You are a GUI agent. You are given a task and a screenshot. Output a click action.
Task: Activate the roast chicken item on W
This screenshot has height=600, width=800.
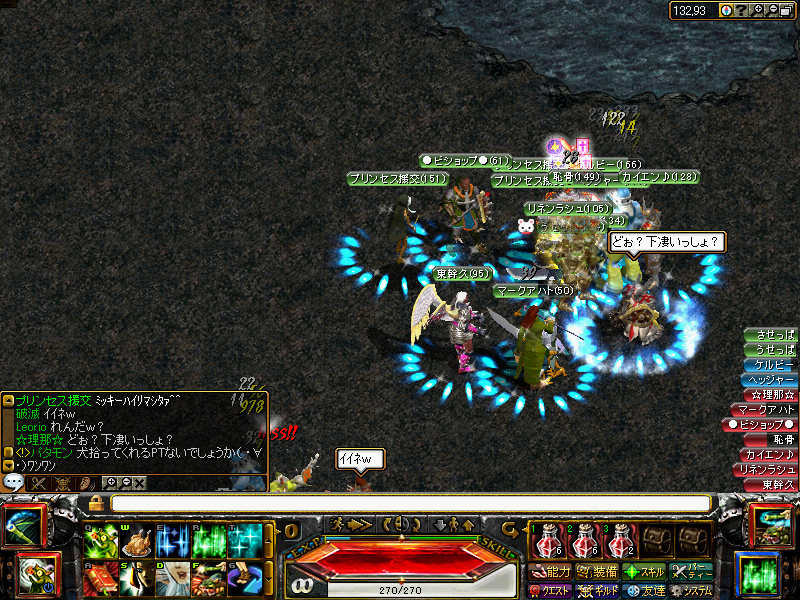tap(136, 541)
